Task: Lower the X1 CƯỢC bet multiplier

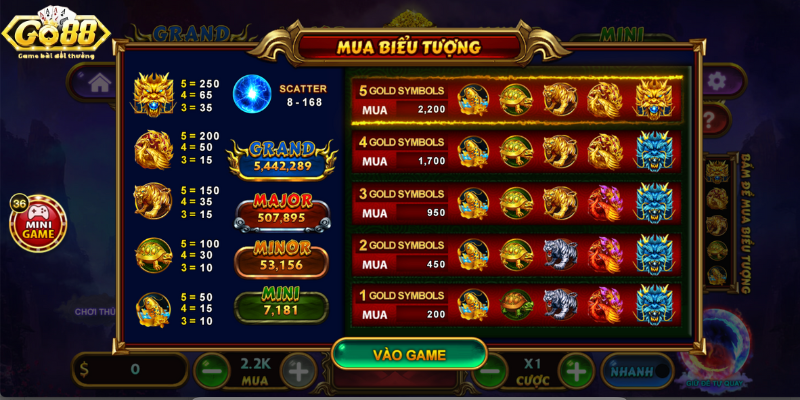Action: [x=488, y=371]
